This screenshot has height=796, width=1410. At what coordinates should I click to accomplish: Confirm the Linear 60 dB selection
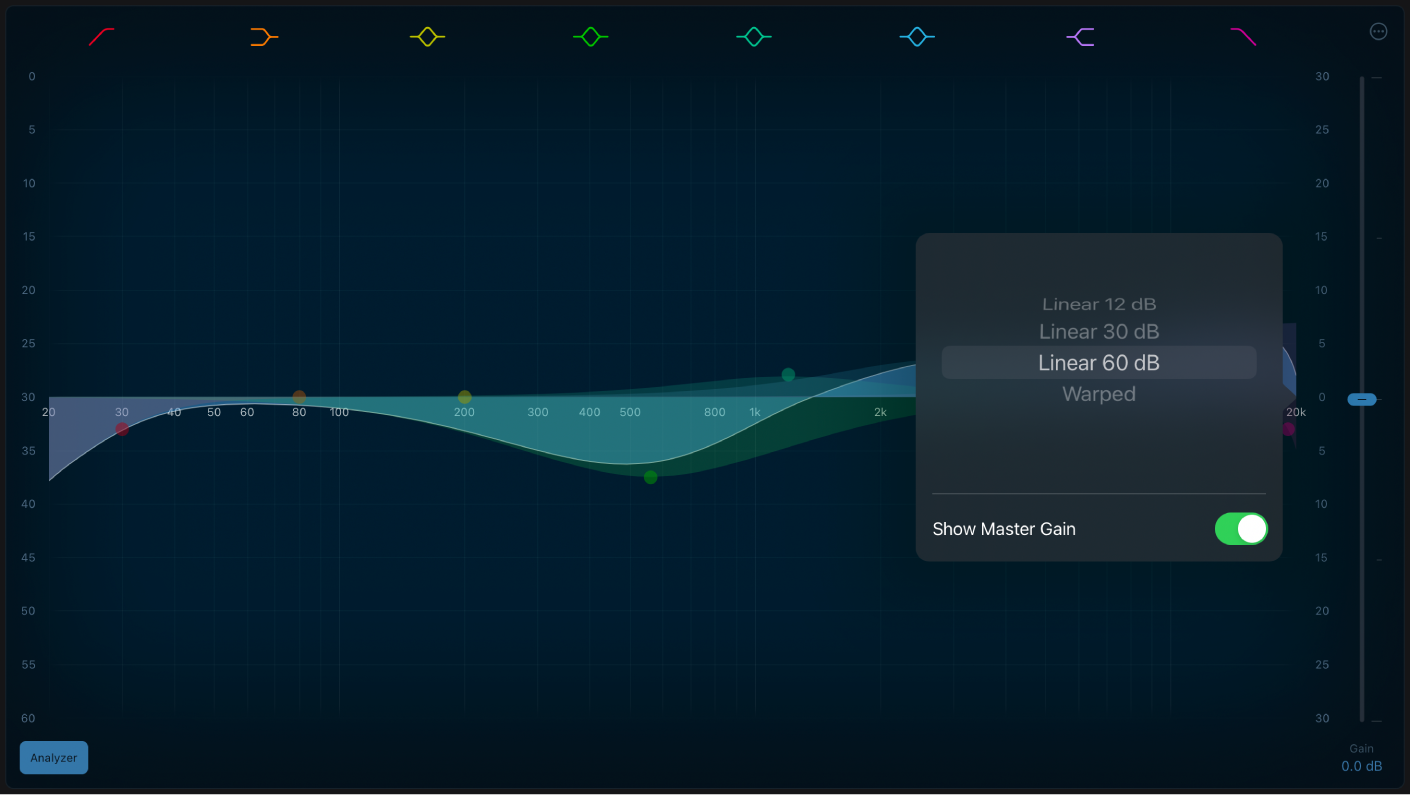coord(1098,362)
